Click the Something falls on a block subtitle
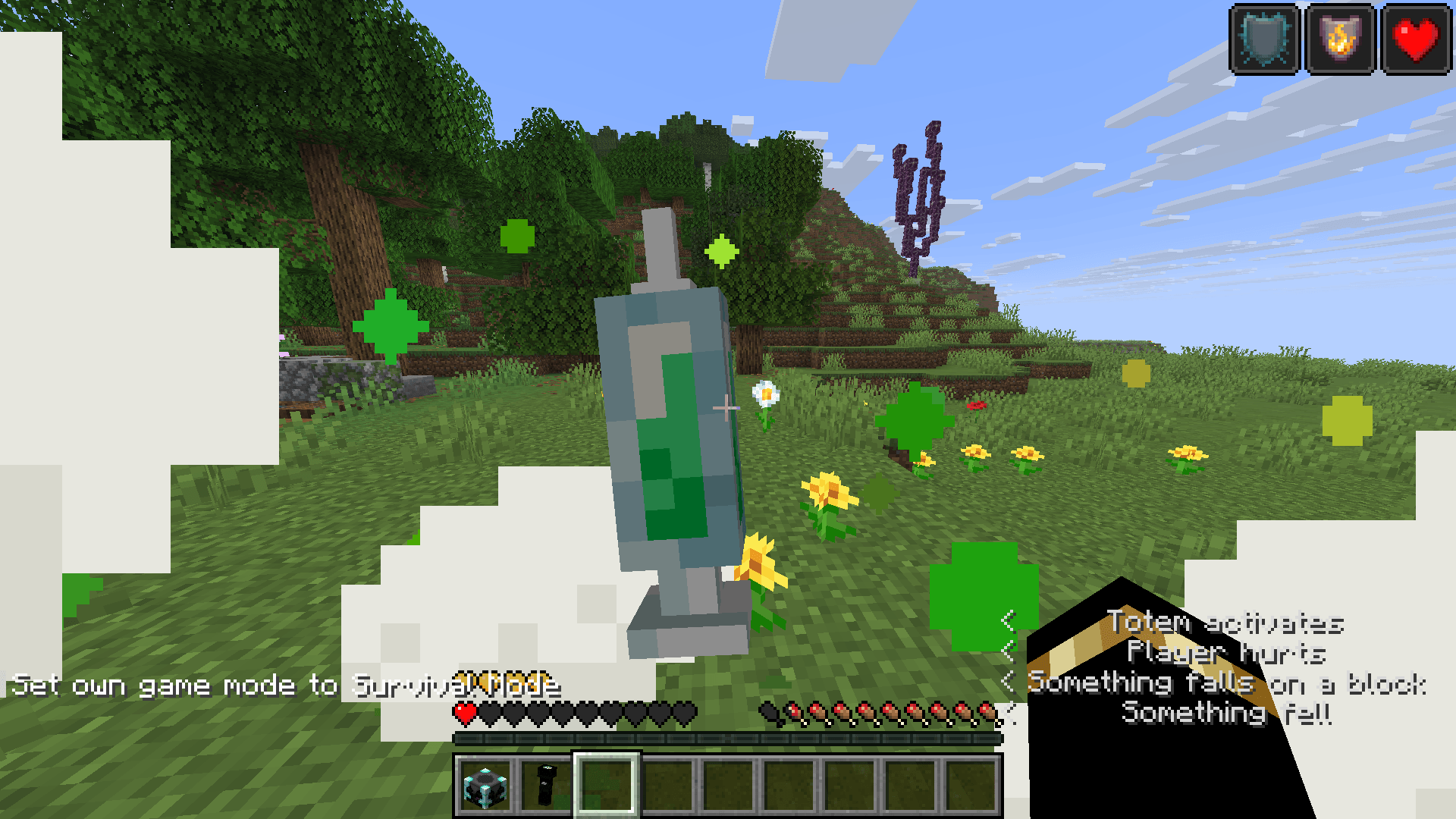Image resolution: width=1456 pixels, height=819 pixels. 1226,683
